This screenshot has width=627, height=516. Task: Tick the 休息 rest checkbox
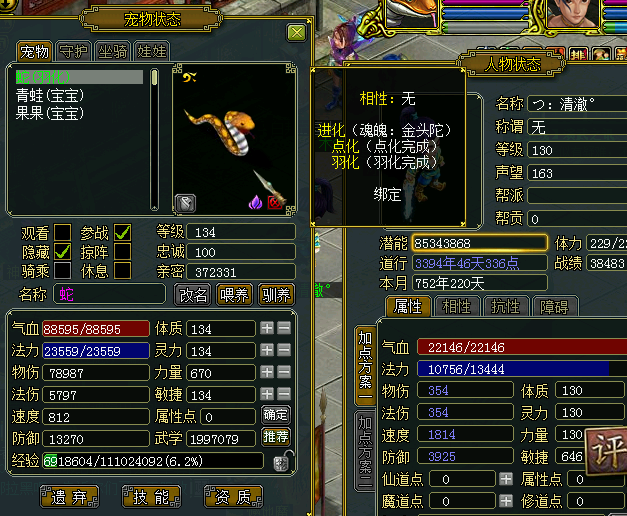coord(123,270)
